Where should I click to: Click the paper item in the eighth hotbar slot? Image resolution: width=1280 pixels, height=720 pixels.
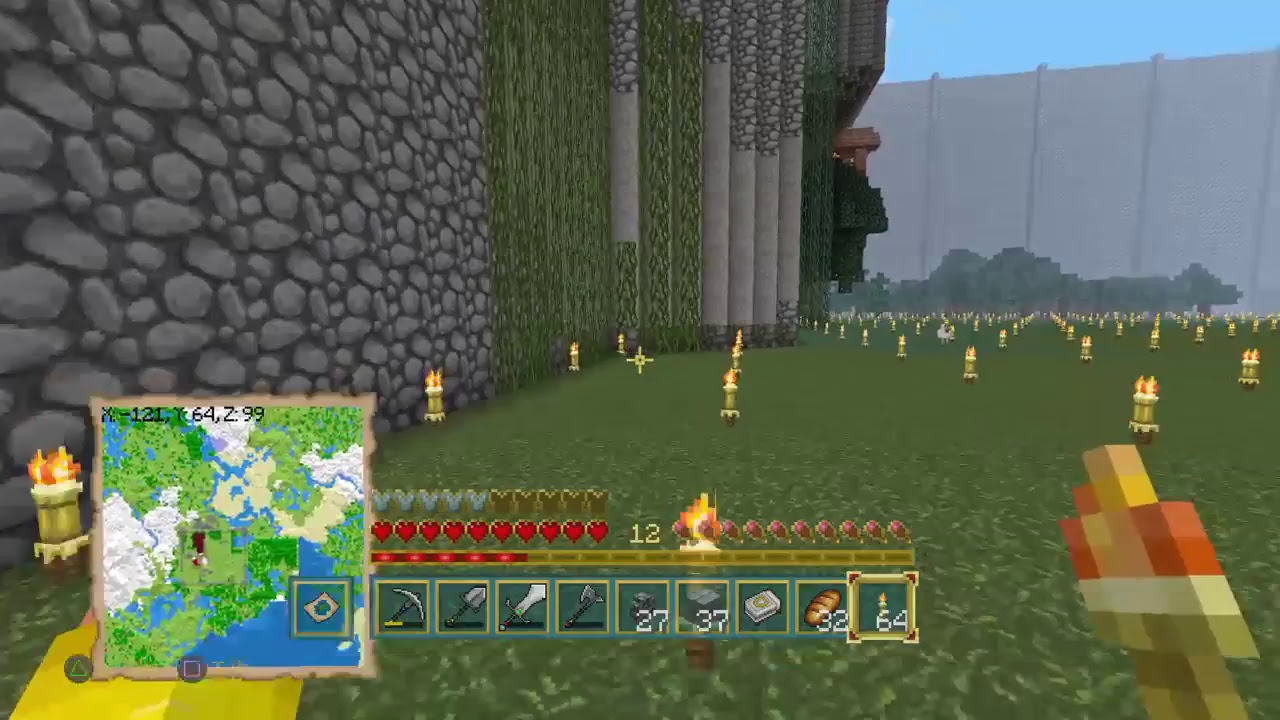point(763,608)
